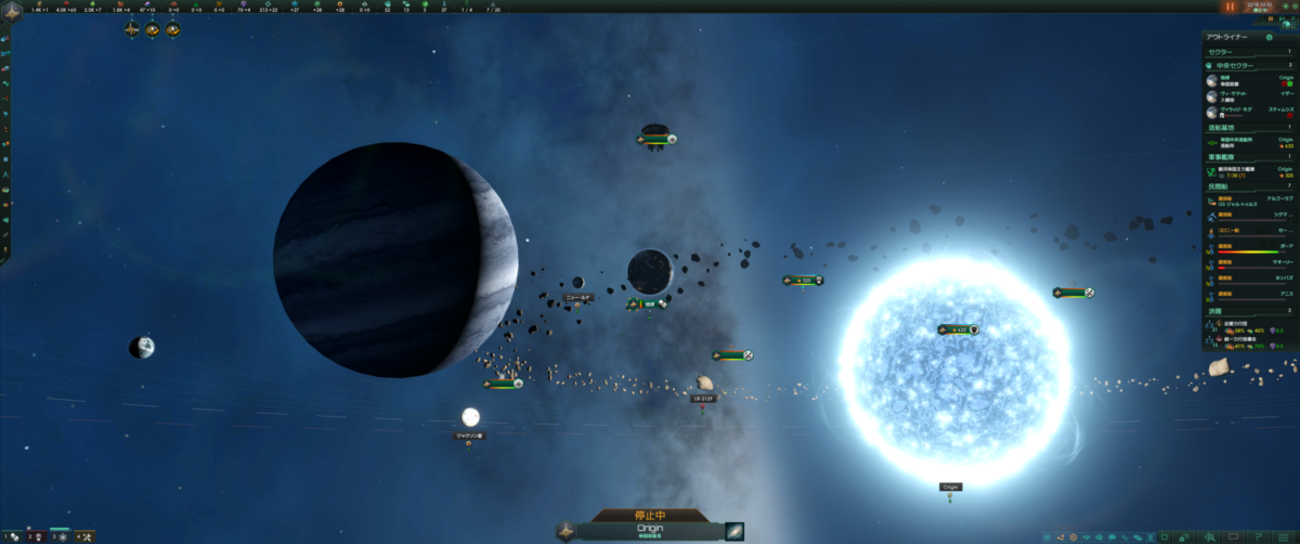1300x544 pixels.
Task: Click the Origin system name bar
Action: [650, 530]
